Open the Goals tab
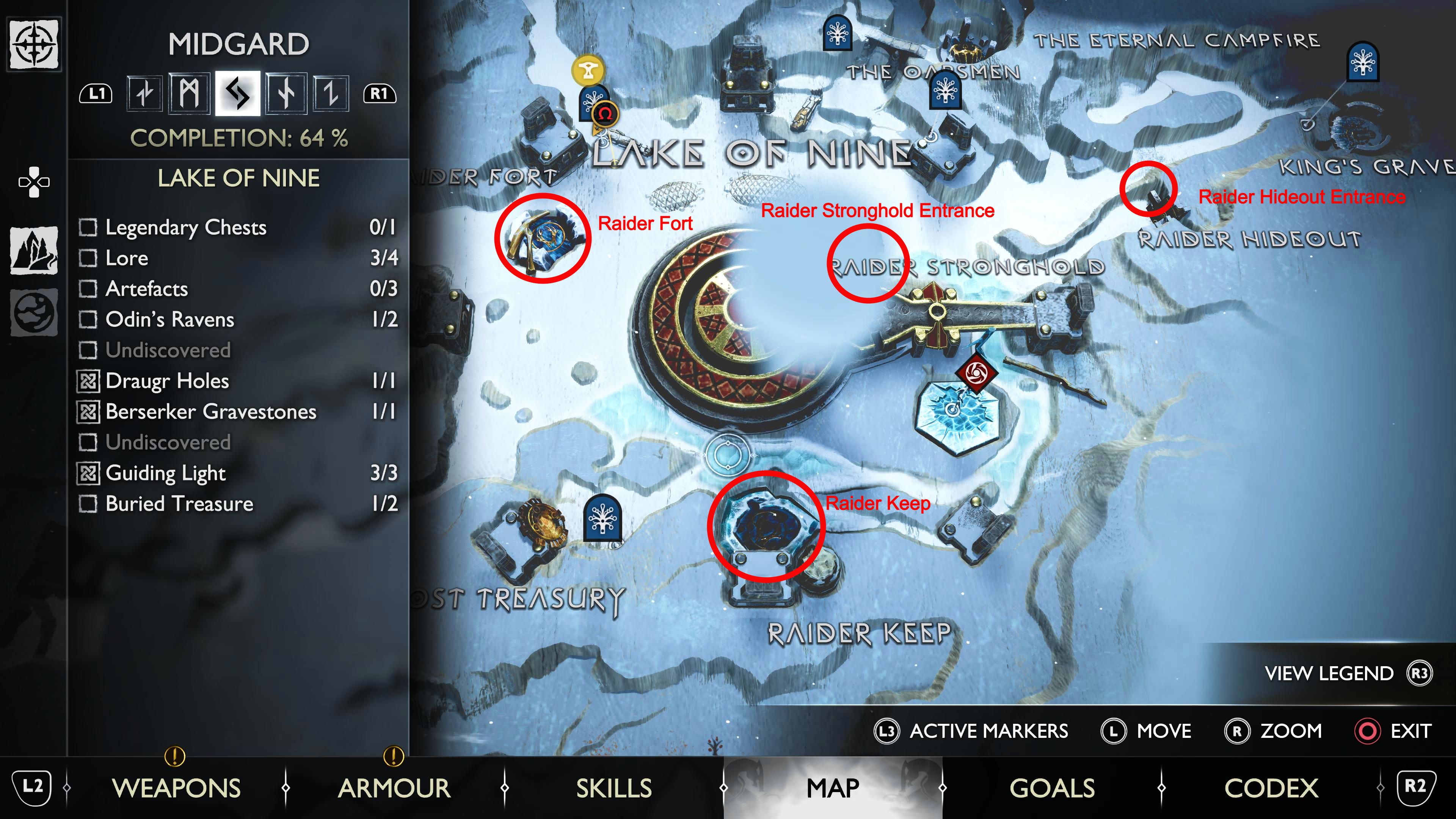This screenshot has width=1456, height=819. click(x=1052, y=788)
